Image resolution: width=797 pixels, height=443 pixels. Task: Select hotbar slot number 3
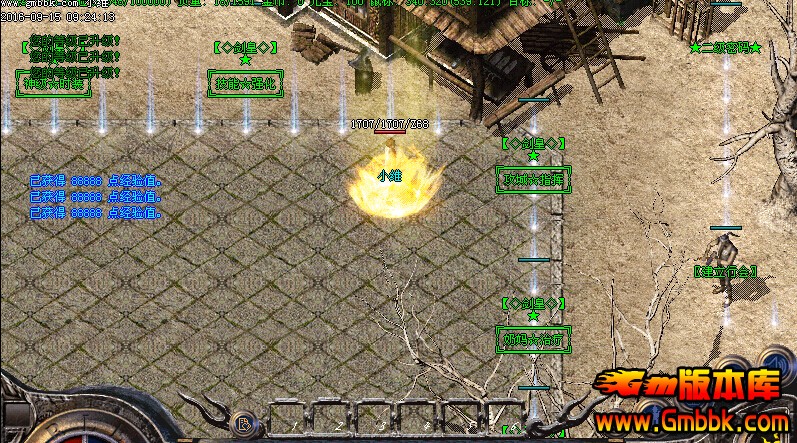373,420
